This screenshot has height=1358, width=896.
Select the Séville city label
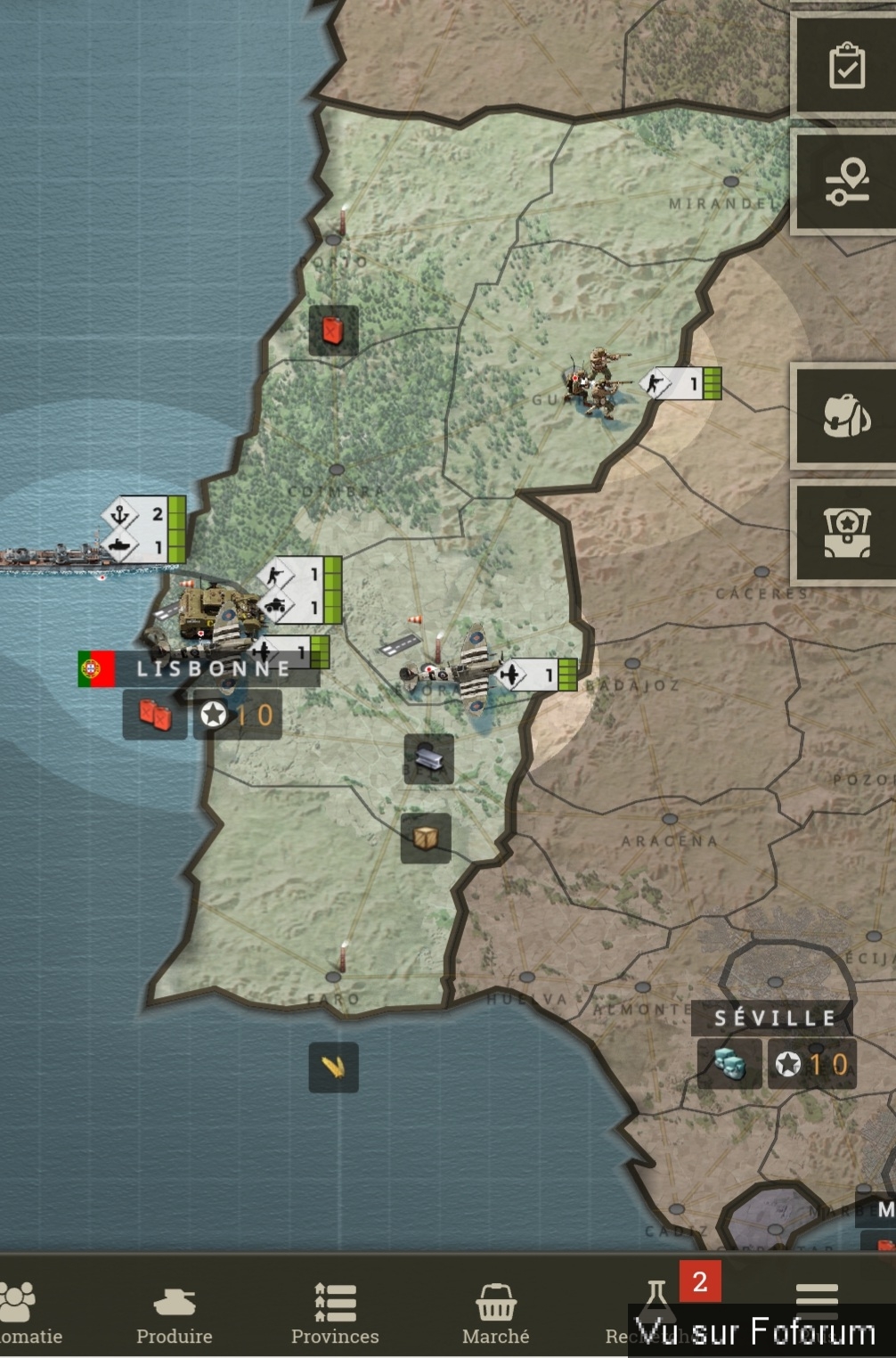tap(775, 1018)
